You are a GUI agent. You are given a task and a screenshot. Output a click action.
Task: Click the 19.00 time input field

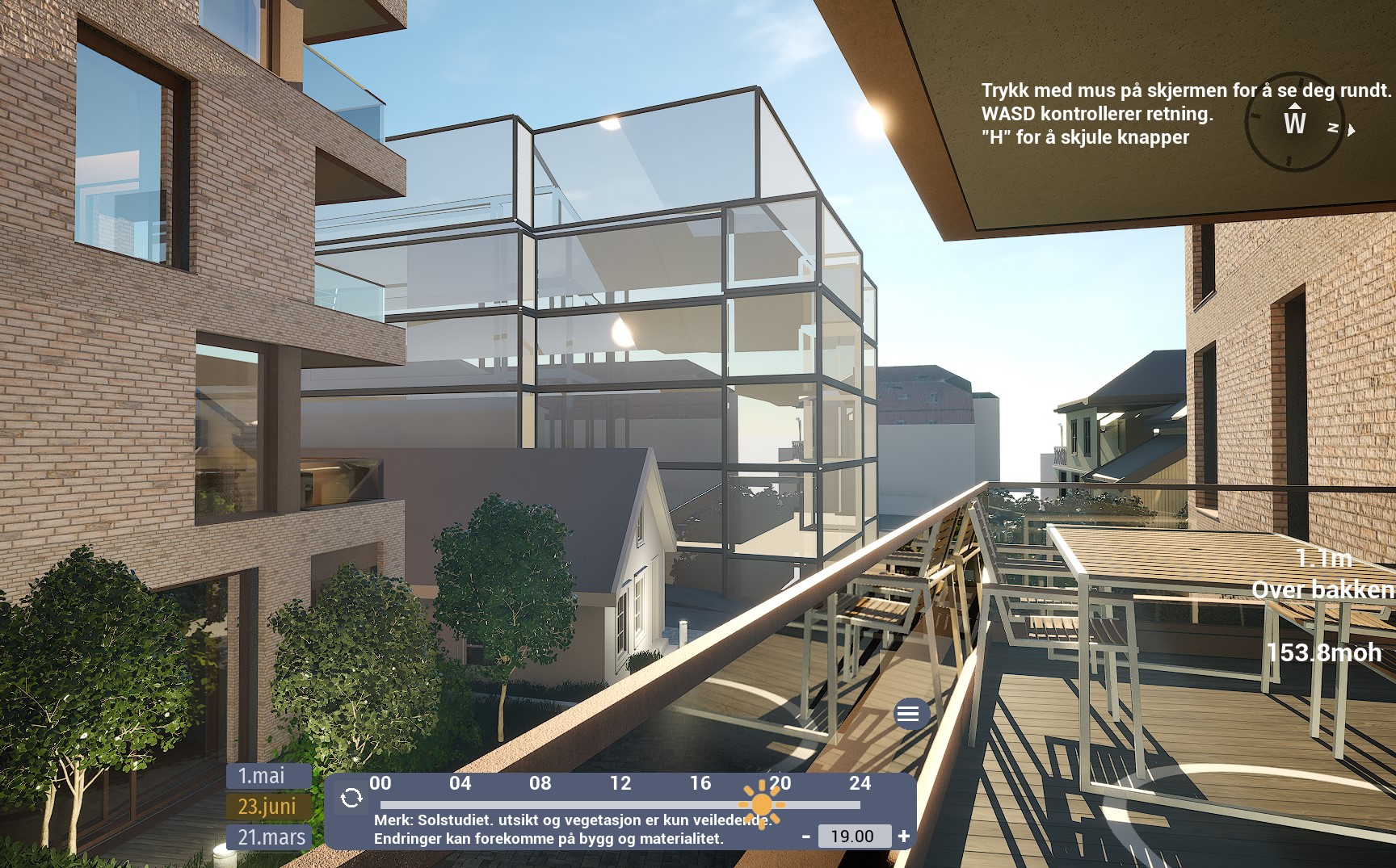[x=854, y=837]
